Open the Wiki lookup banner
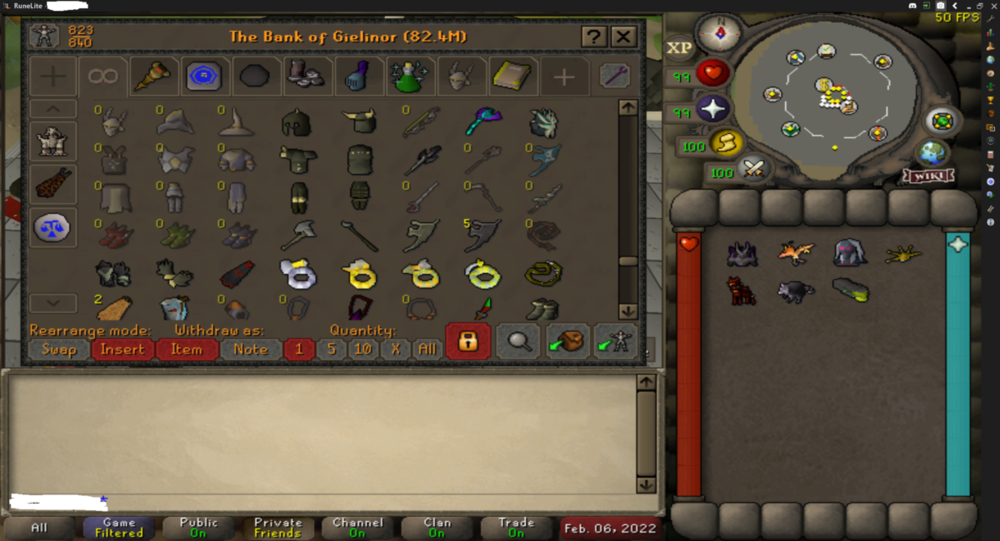 [x=929, y=176]
